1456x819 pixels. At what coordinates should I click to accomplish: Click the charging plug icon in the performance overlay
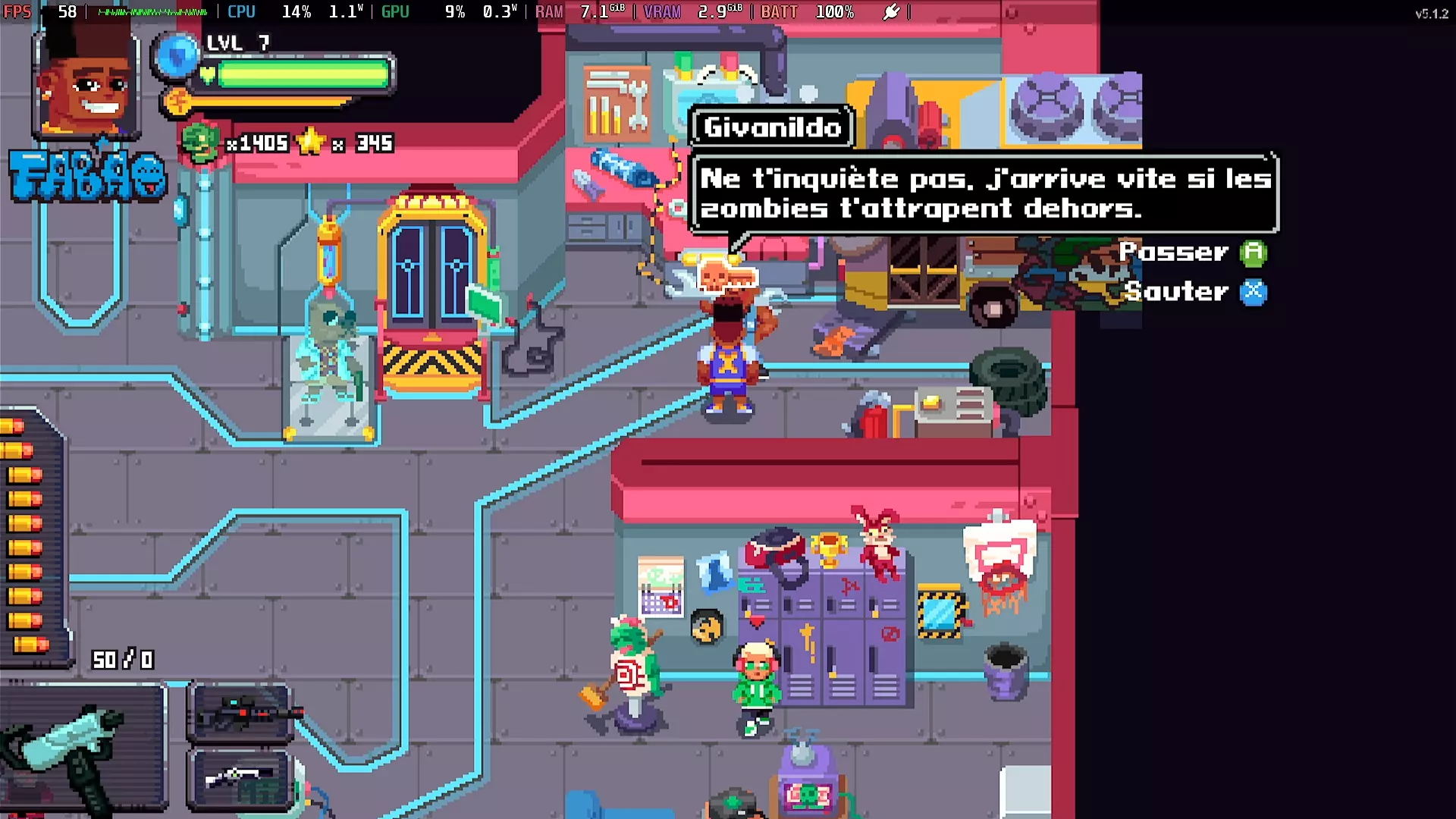(x=893, y=11)
